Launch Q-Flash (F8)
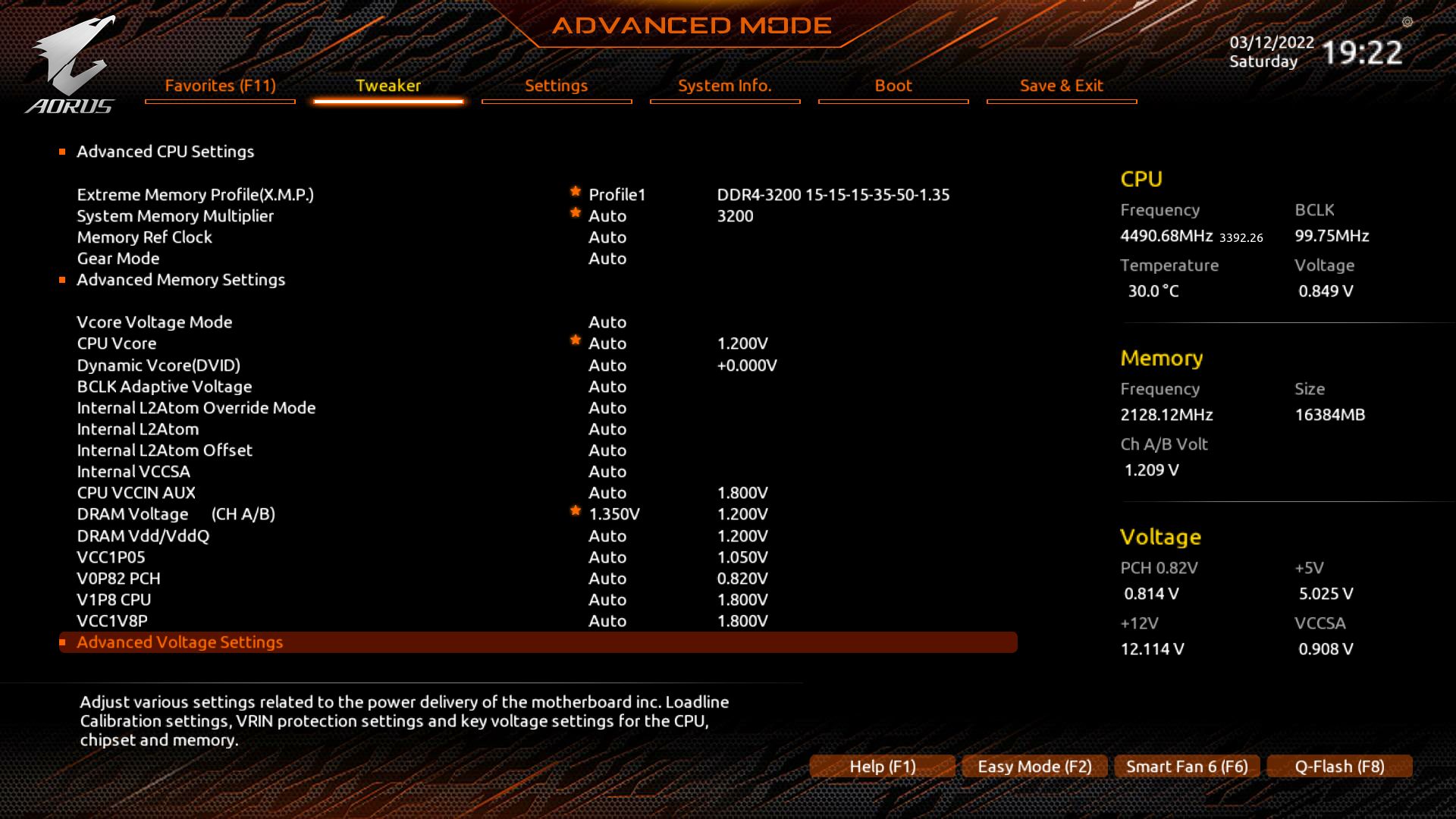 point(1338,767)
